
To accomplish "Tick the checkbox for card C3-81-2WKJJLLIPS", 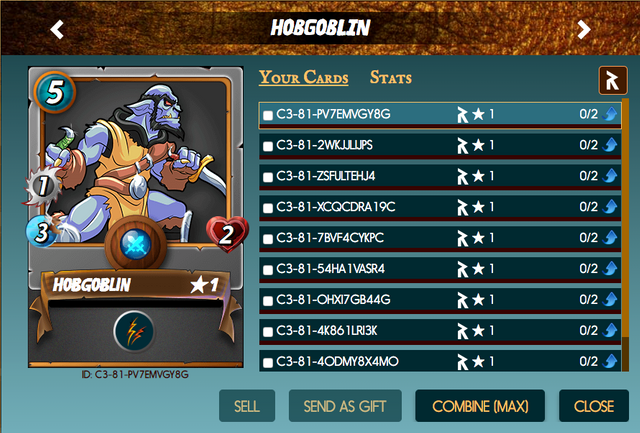I will (x=268, y=147).
